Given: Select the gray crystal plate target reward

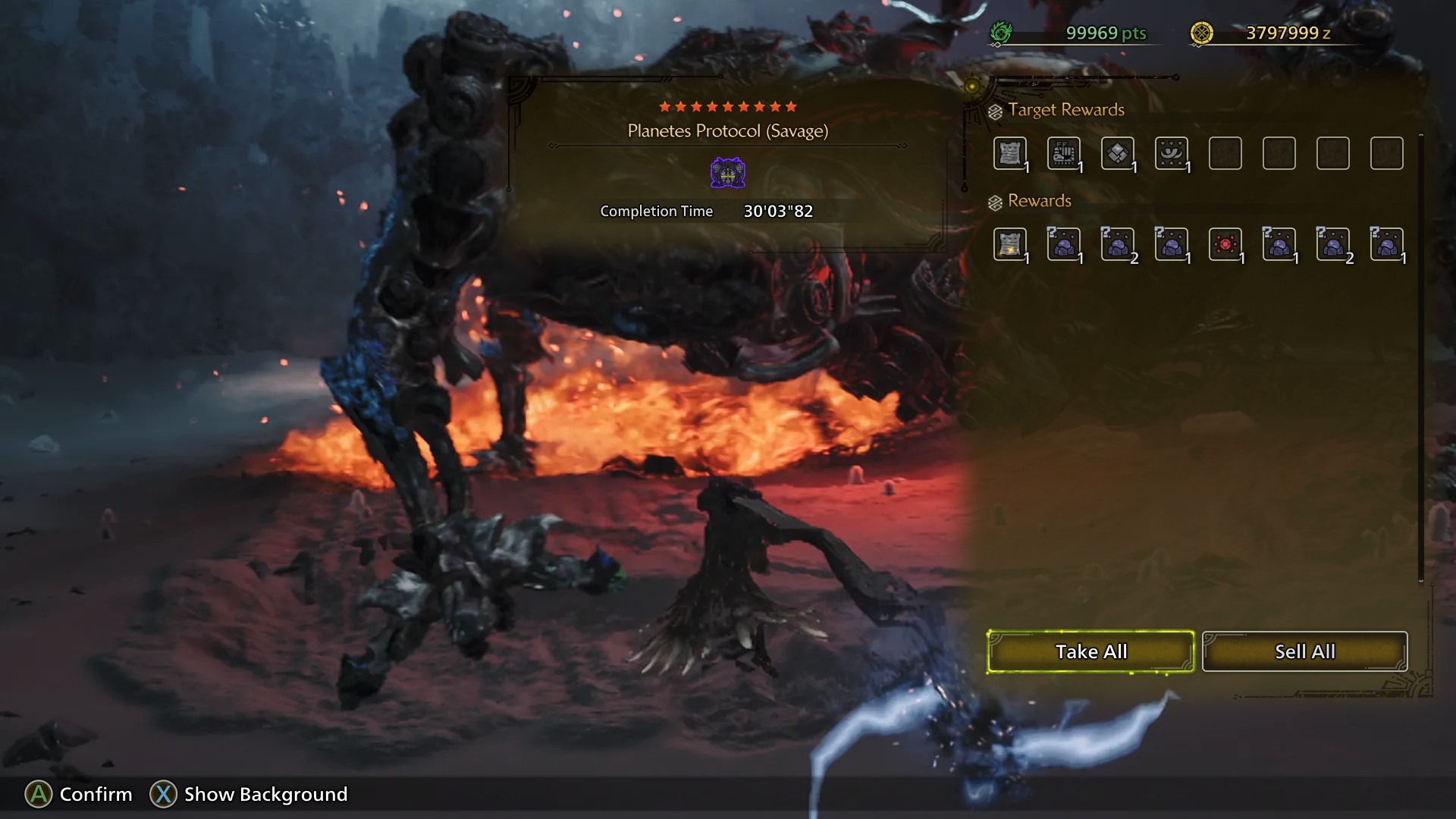Looking at the screenshot, I should point(1118,153).
